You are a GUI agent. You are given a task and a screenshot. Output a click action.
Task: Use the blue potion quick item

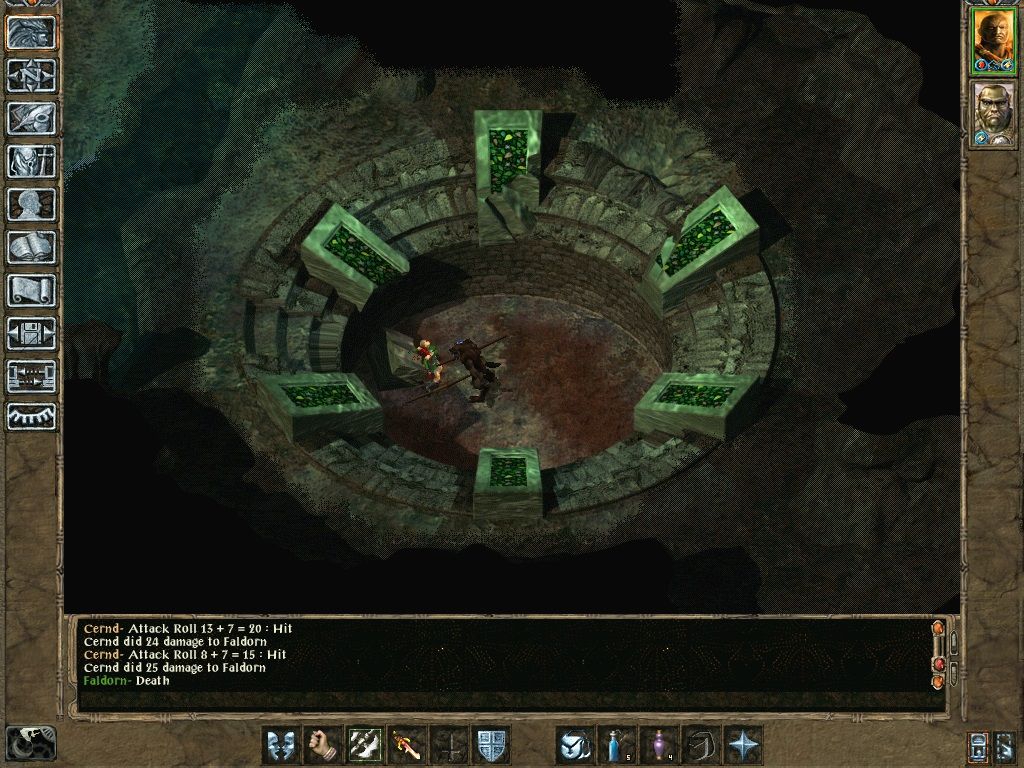(x=617, y=745)
